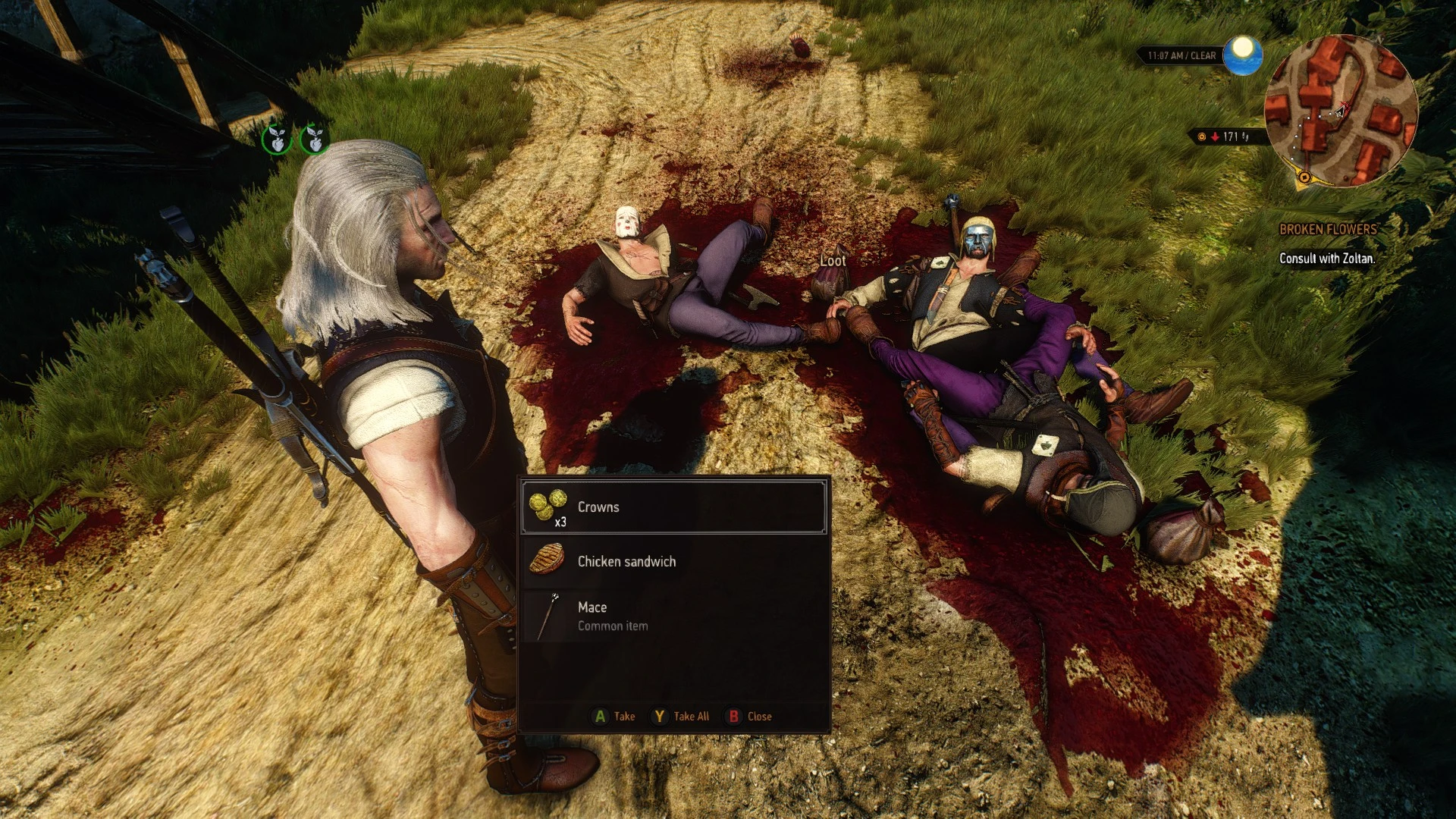Select the Crowns row in the loot window
This screenshot has width=1456, height=819.
[673, 507]
